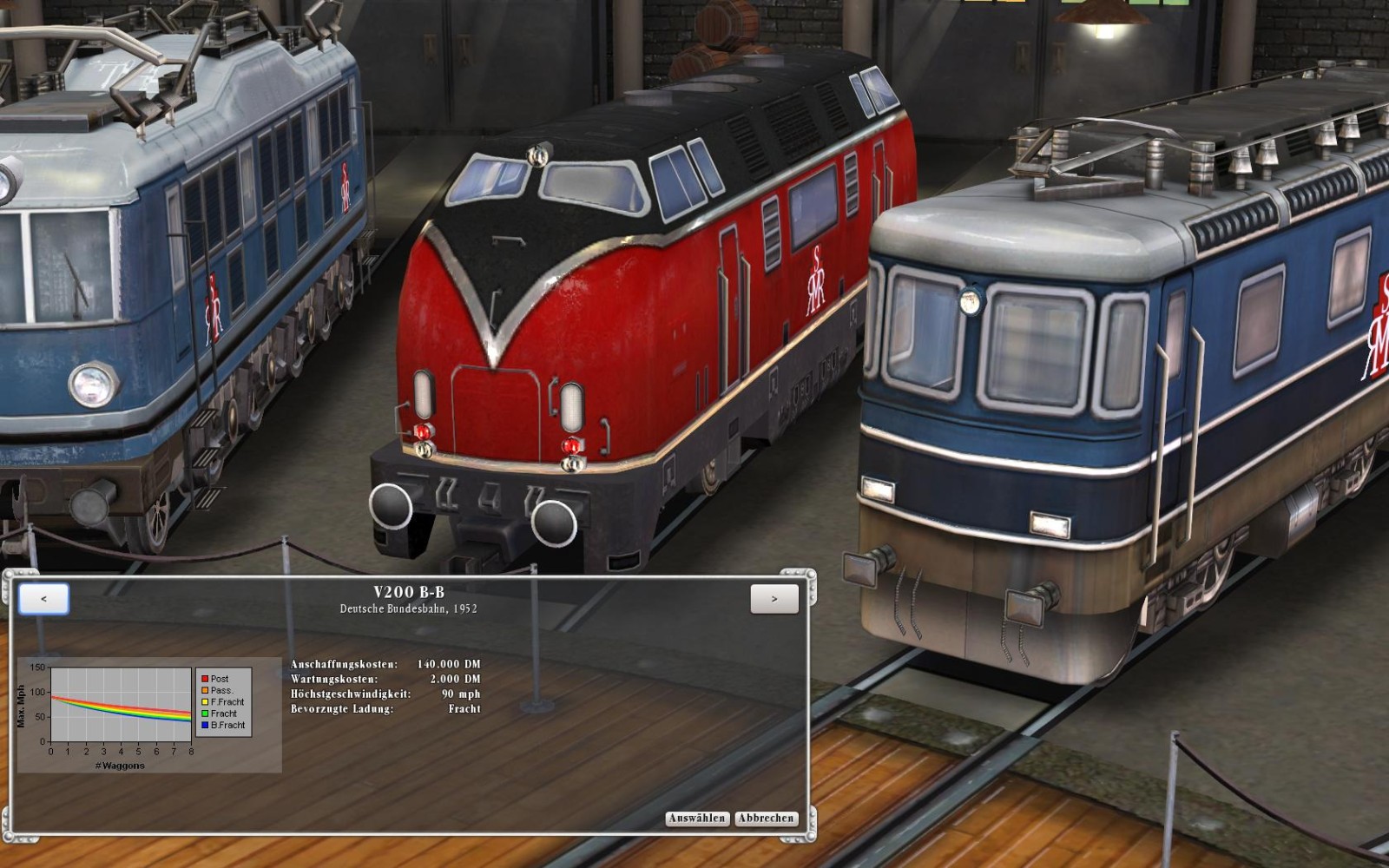Confirm the V200 B-B with Auswählen
The image size is (1389, 868).
tap(697, 819)
